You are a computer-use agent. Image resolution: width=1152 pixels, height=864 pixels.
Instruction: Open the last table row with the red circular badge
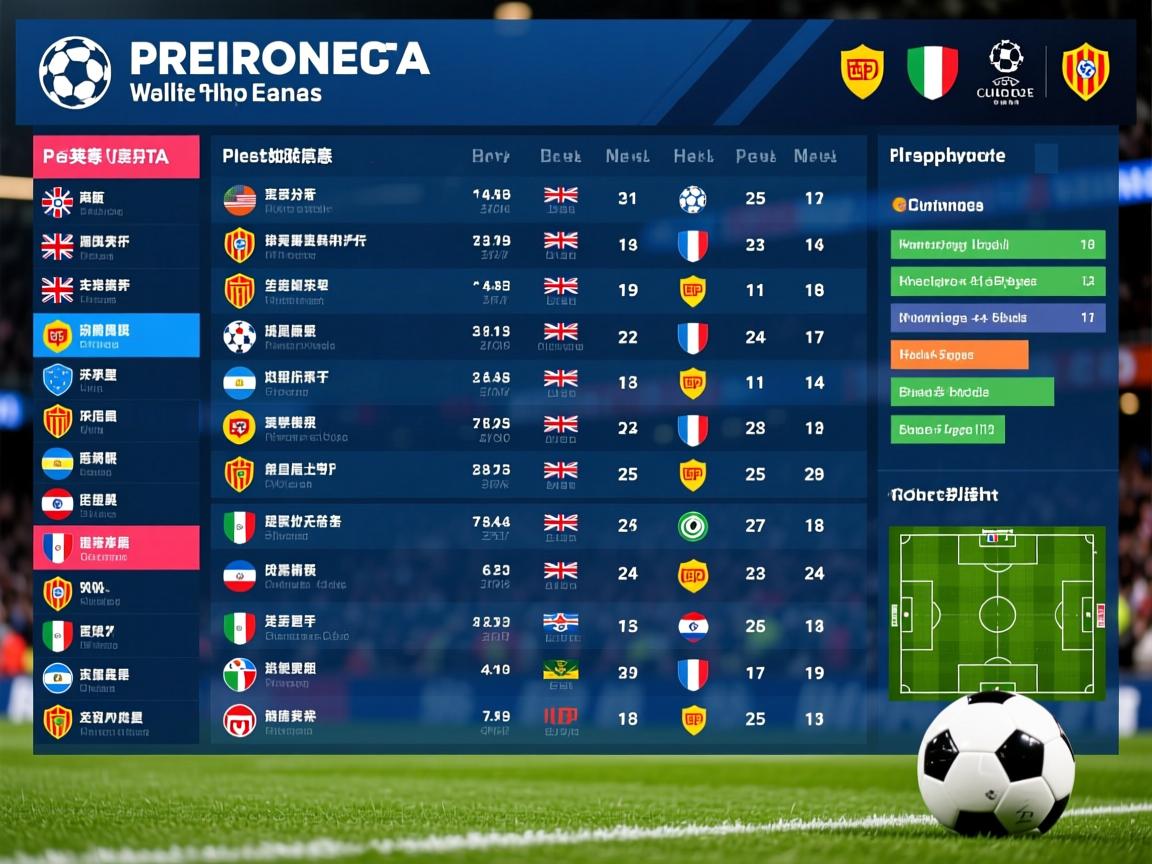538,719
